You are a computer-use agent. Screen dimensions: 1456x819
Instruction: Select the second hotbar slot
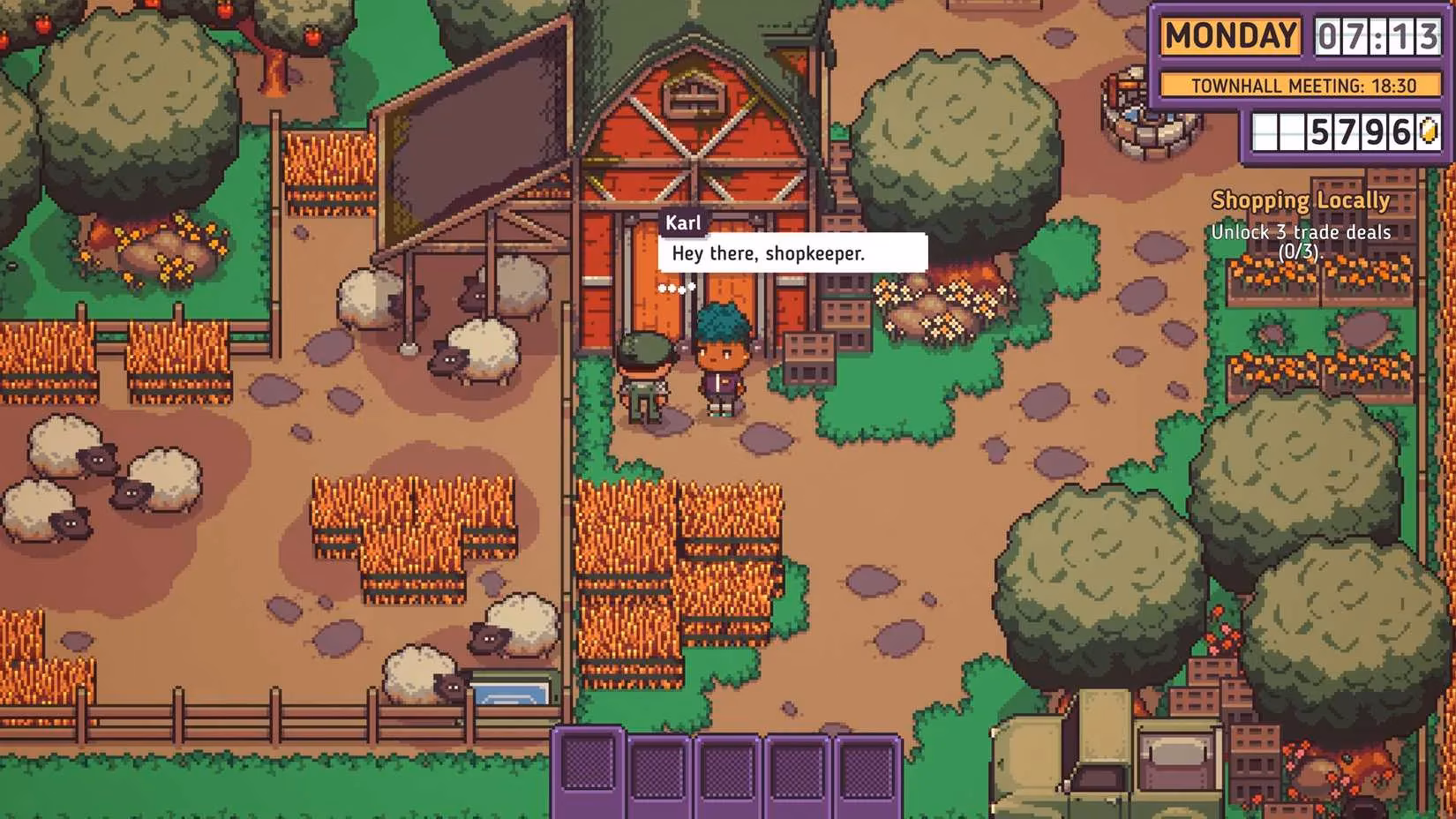(657, 768)
